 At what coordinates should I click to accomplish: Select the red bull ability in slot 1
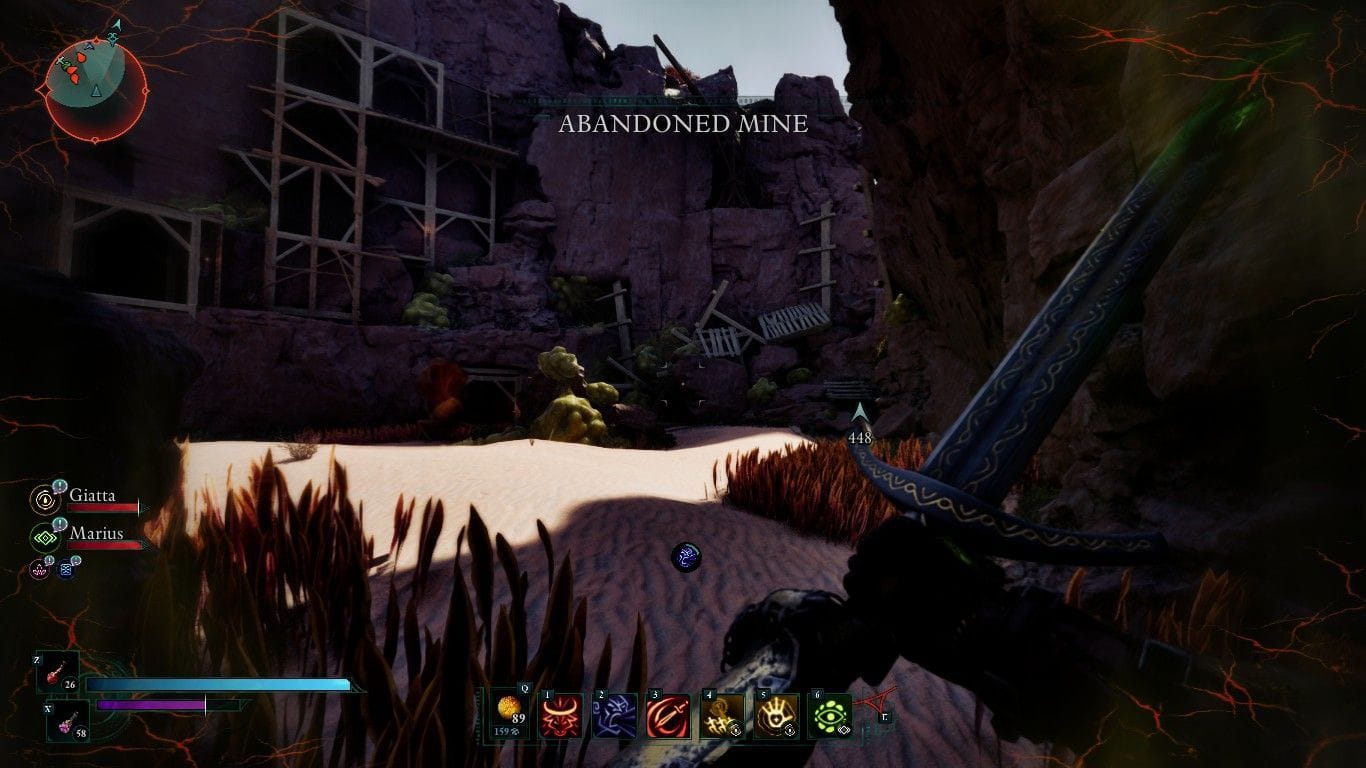point(559,716)
